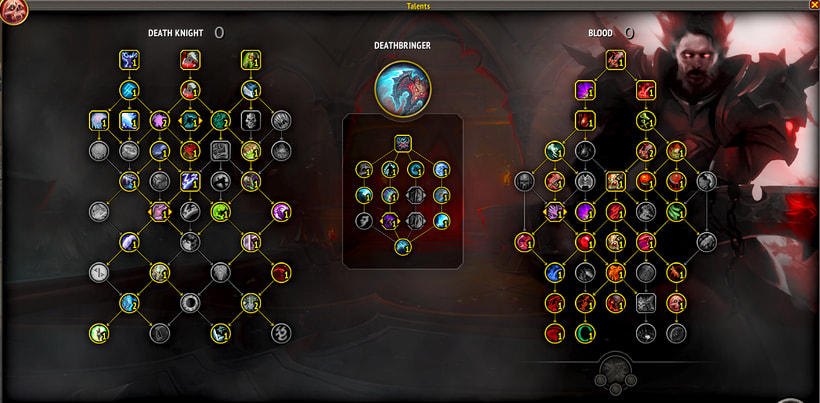Choose the green Raise Dead class talent

(x=248, y=61)
